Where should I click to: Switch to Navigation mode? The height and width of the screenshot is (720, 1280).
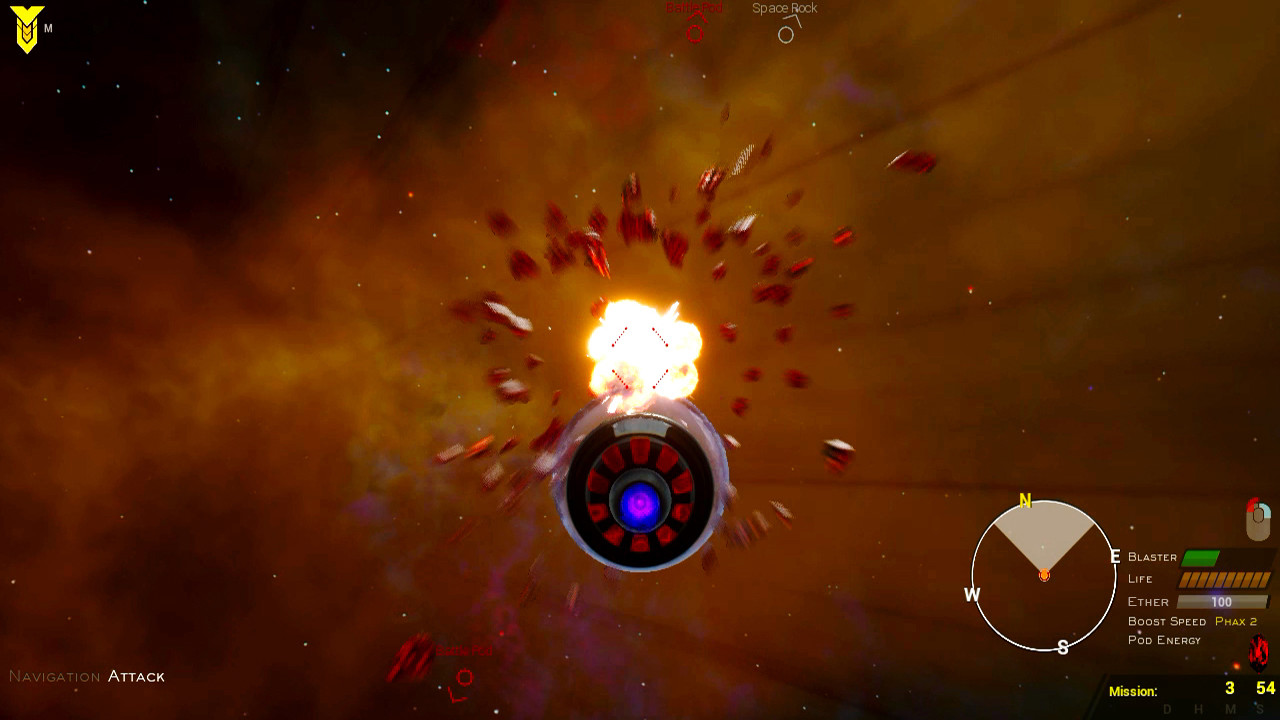54,677
